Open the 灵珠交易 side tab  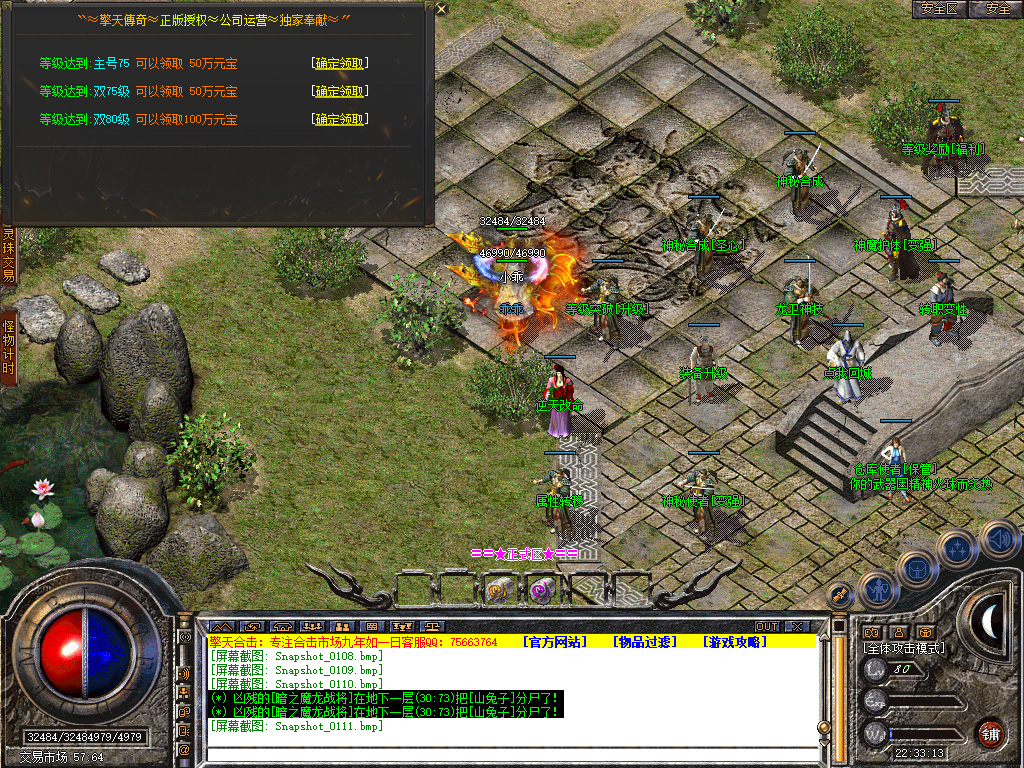pyautogui.click(x=8, y=255)
